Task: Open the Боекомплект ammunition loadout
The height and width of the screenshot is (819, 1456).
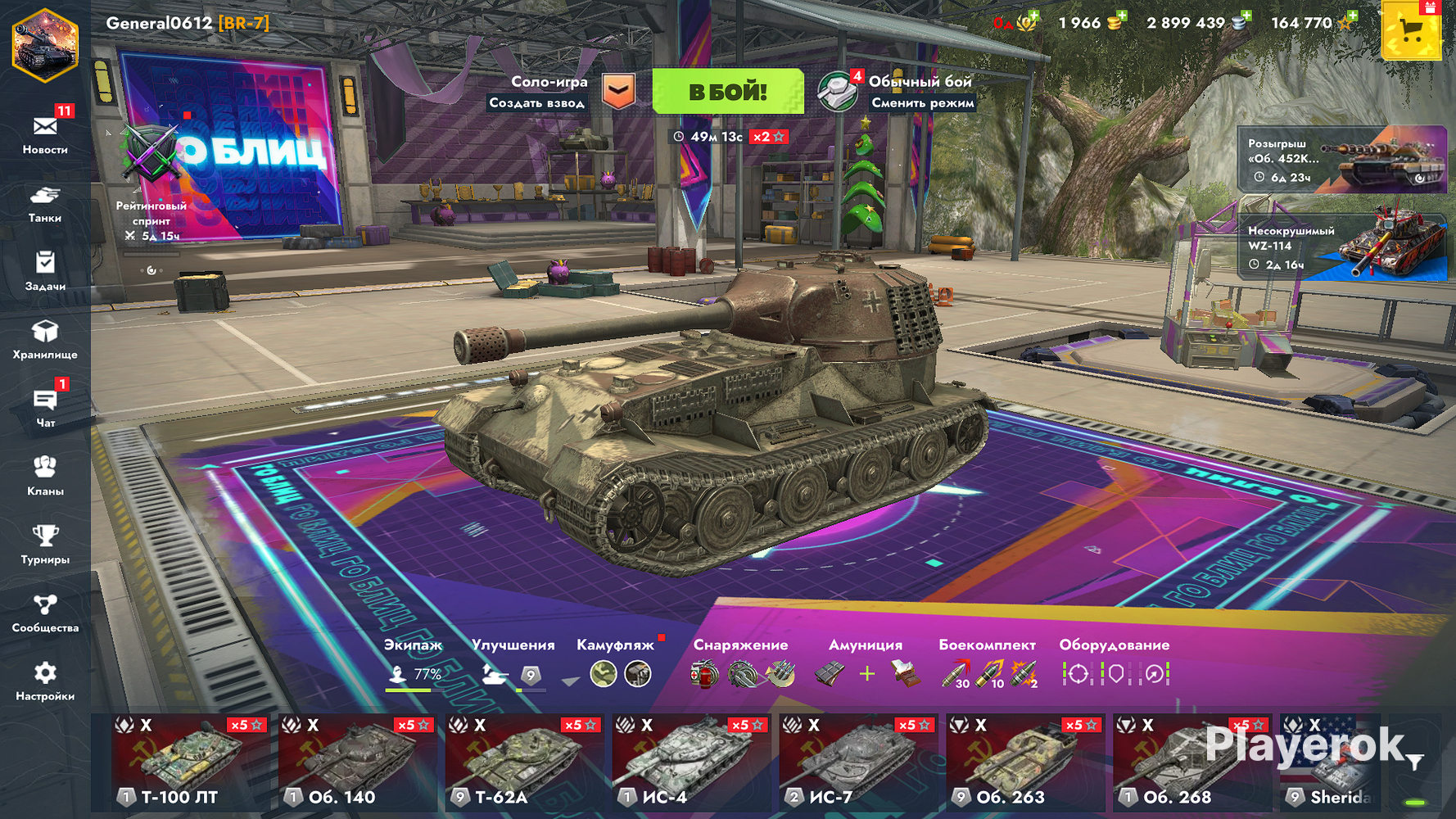Action: point(988,665)
